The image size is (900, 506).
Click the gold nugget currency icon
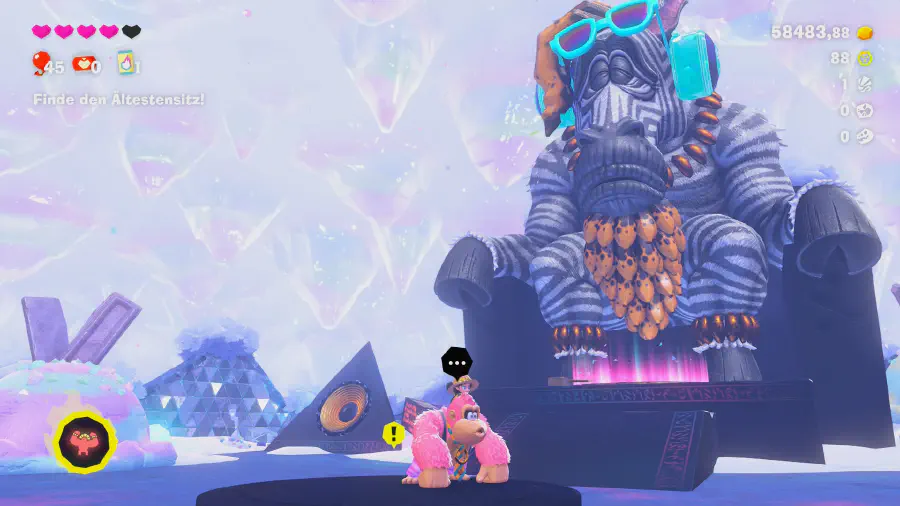(866, 33)
